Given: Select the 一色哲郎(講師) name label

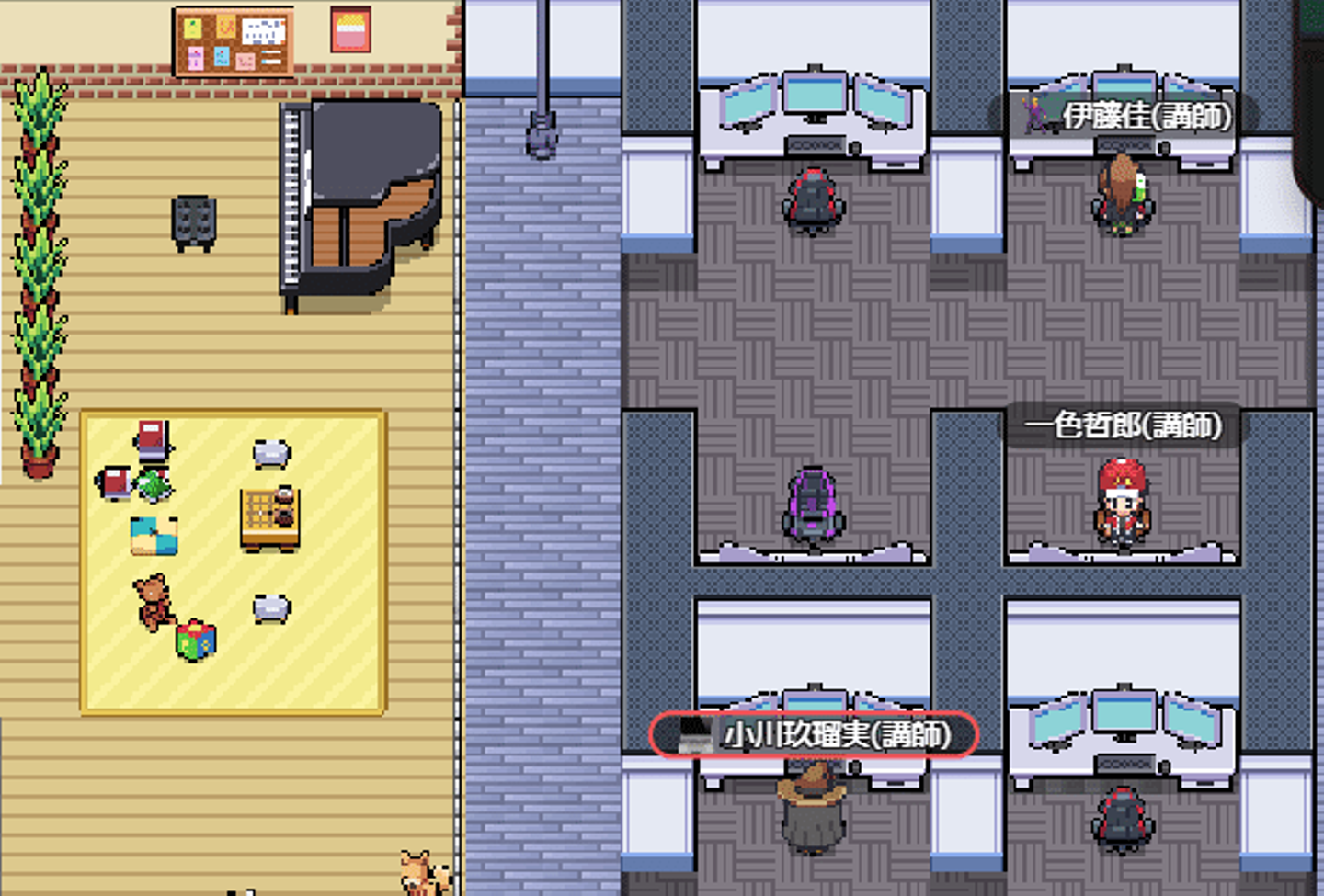Looking at the screenshot, I should coord(1124,425).
